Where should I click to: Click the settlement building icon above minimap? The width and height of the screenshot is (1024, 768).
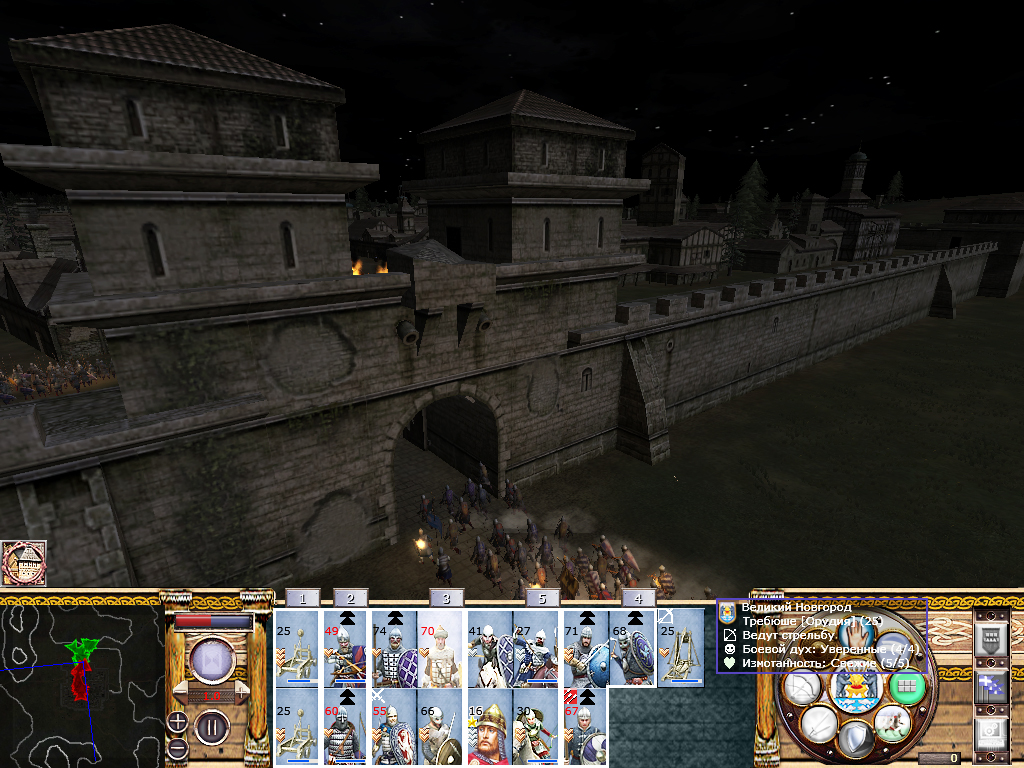pyautogui.click(x=24, y=564)
